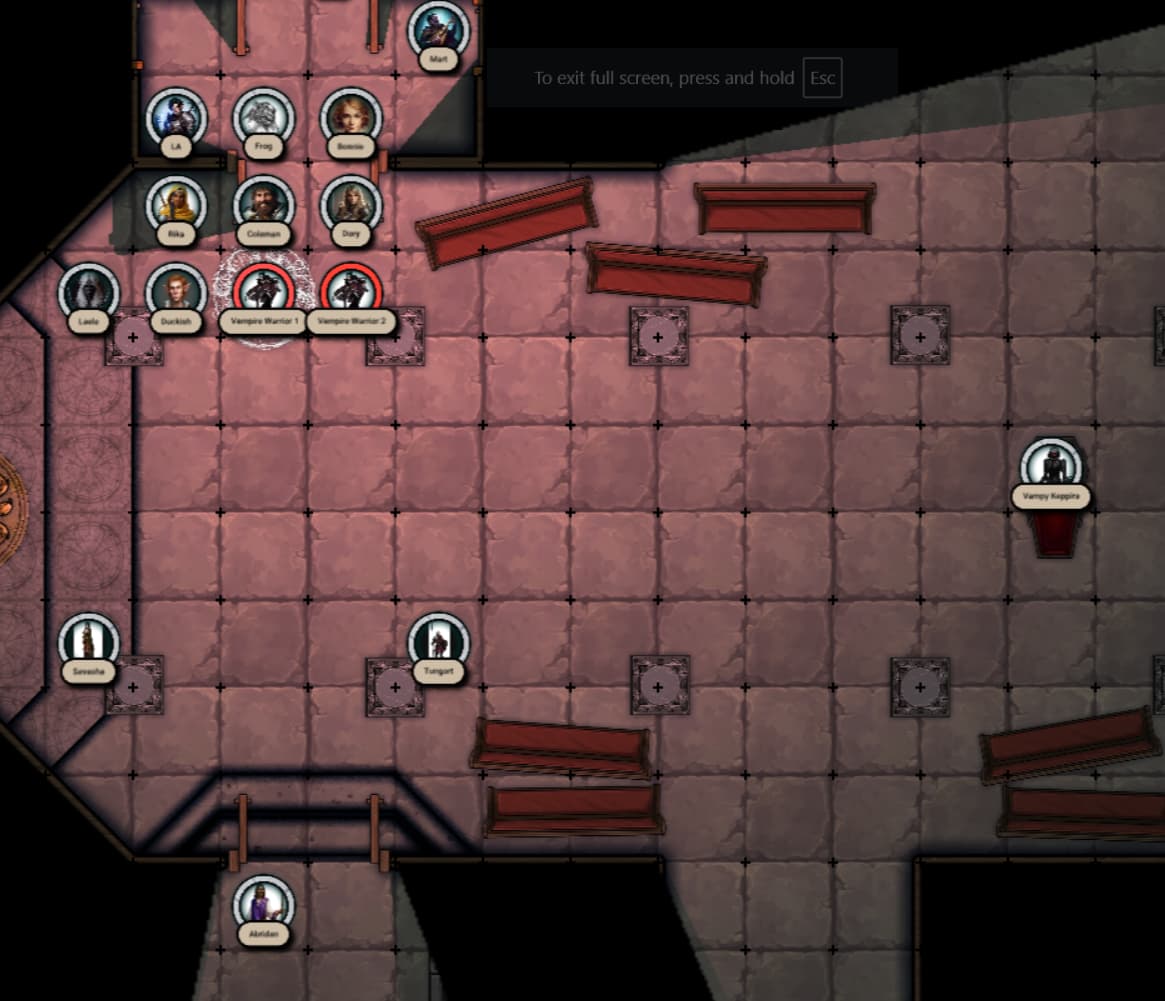Select the bearded Coleman token

click(264, 205)
